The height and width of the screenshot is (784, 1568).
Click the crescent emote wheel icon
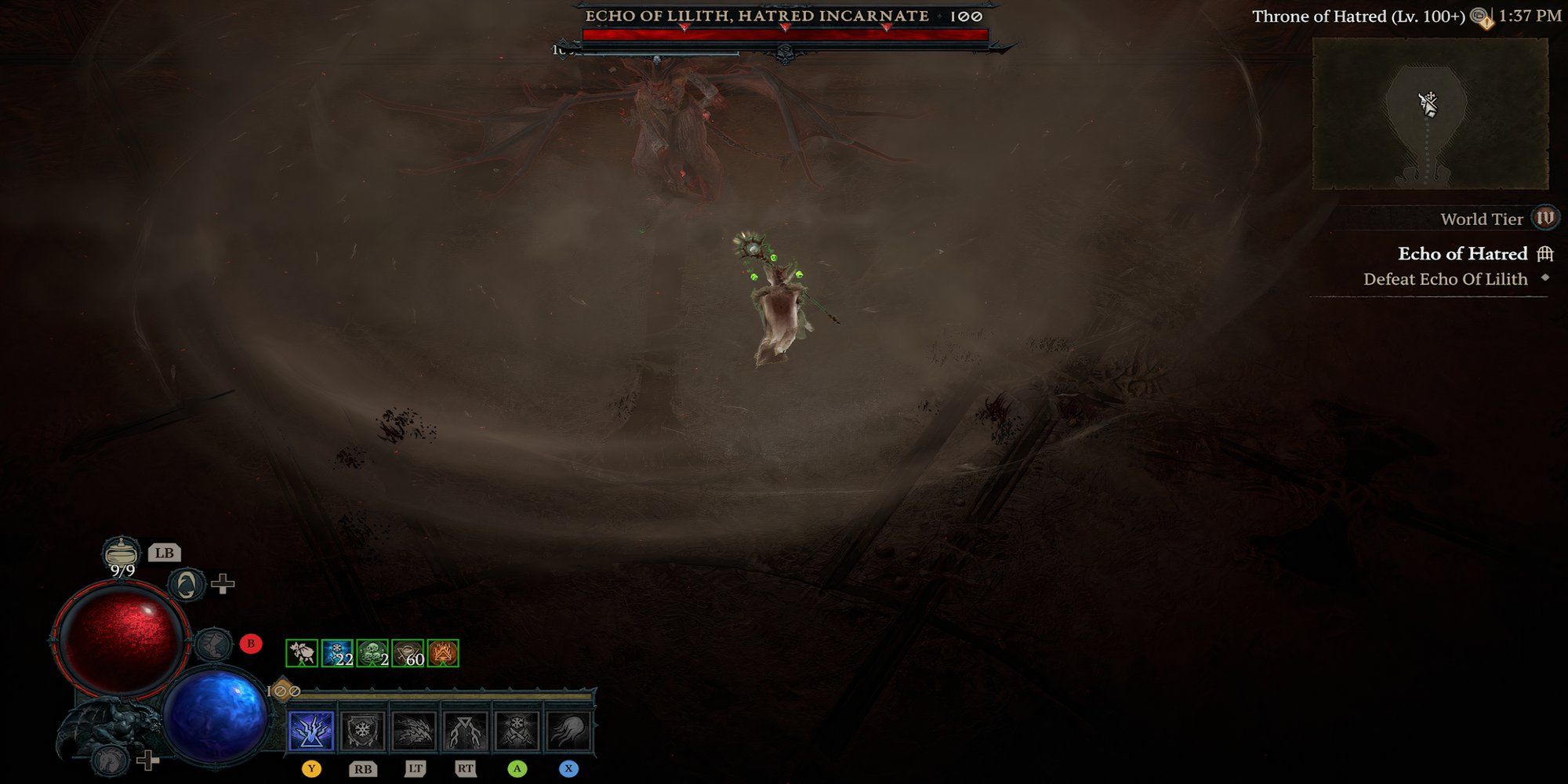coord(187,584)
